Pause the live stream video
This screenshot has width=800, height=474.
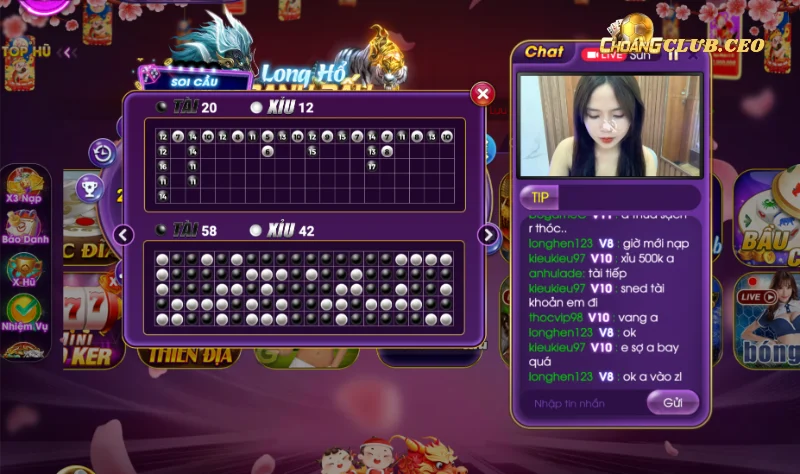[x=674, y=55]
